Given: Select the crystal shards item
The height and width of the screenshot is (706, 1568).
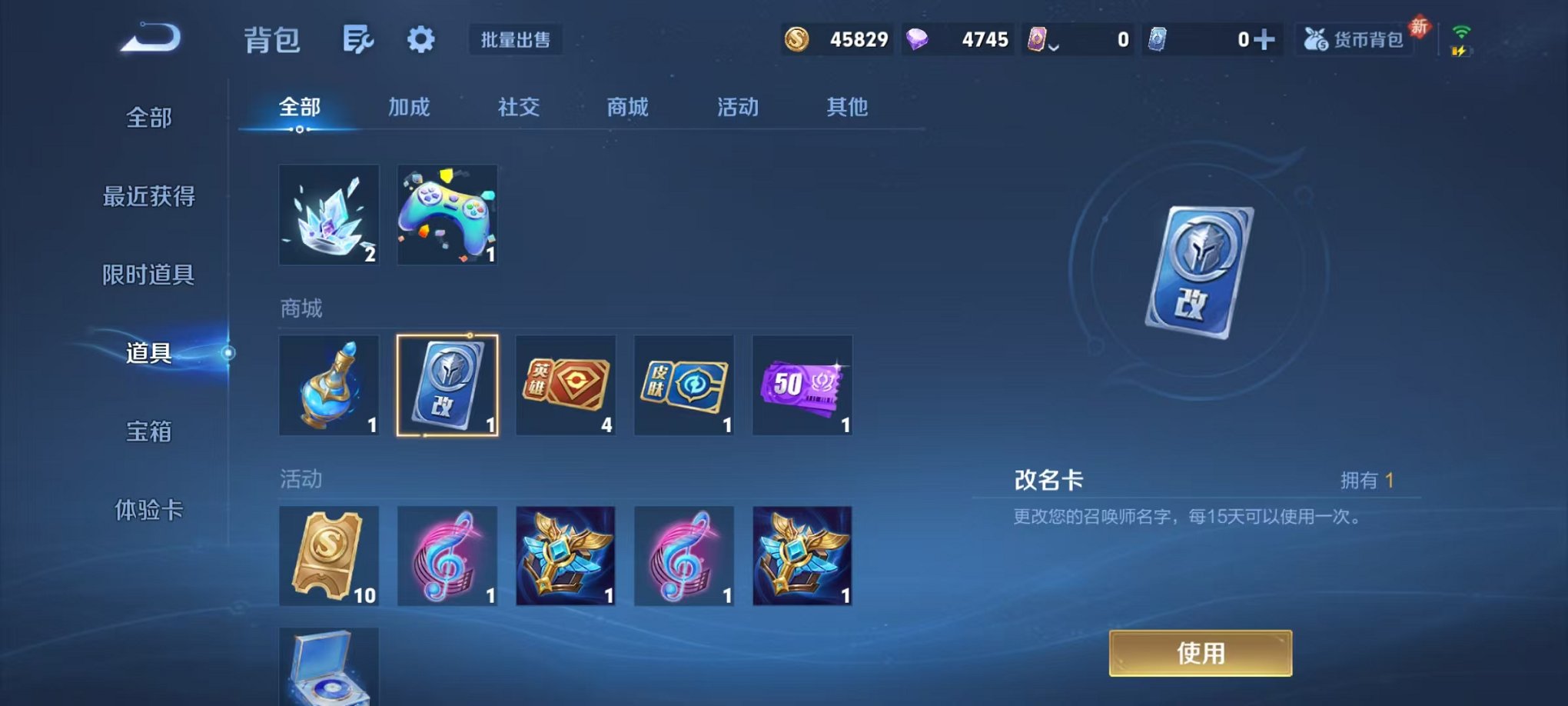Looking at the screenshot, I should (329, 214).
